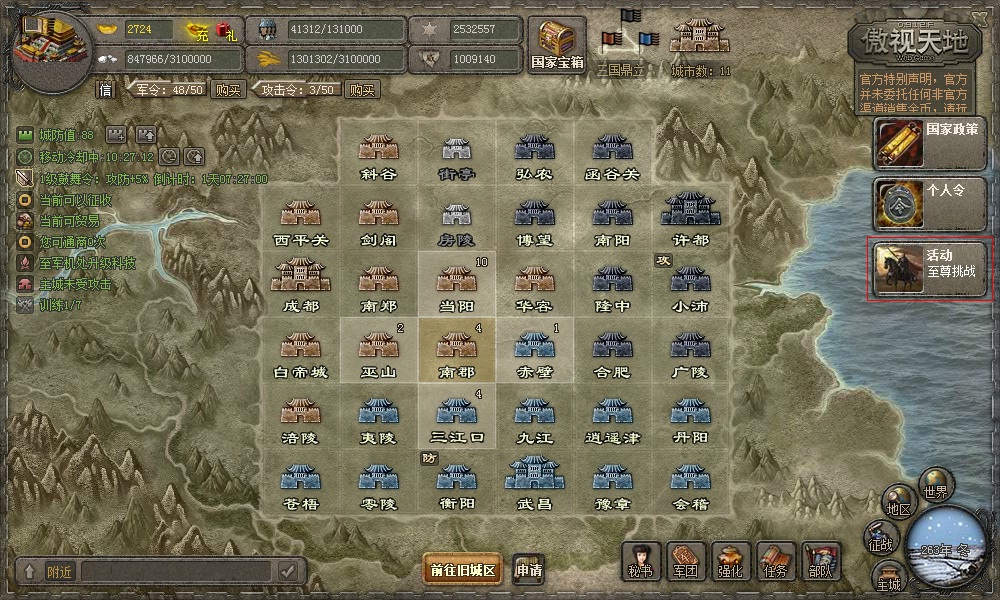Open the 秘书 secretary menu
The width and height of the screenshot is (1000, 600).
[641, 561]
